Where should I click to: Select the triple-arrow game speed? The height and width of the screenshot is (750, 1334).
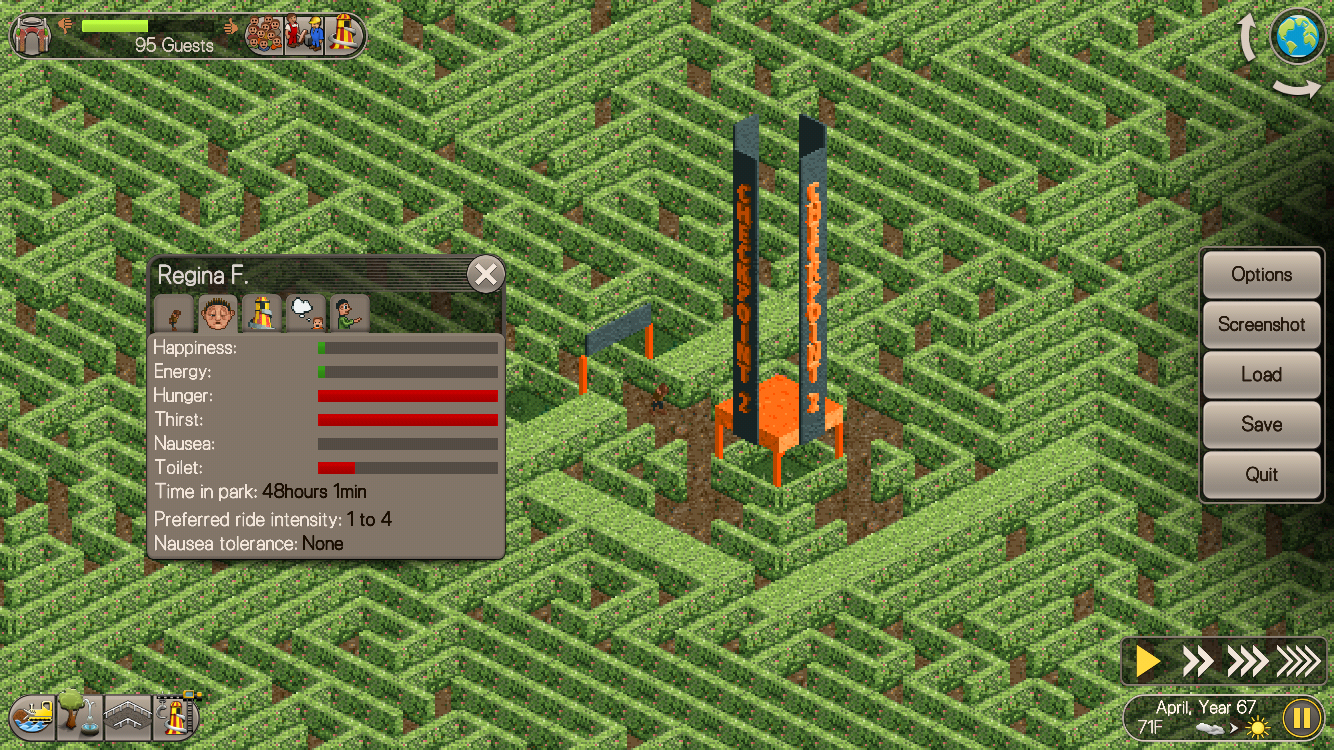[x=1246, y=661]
